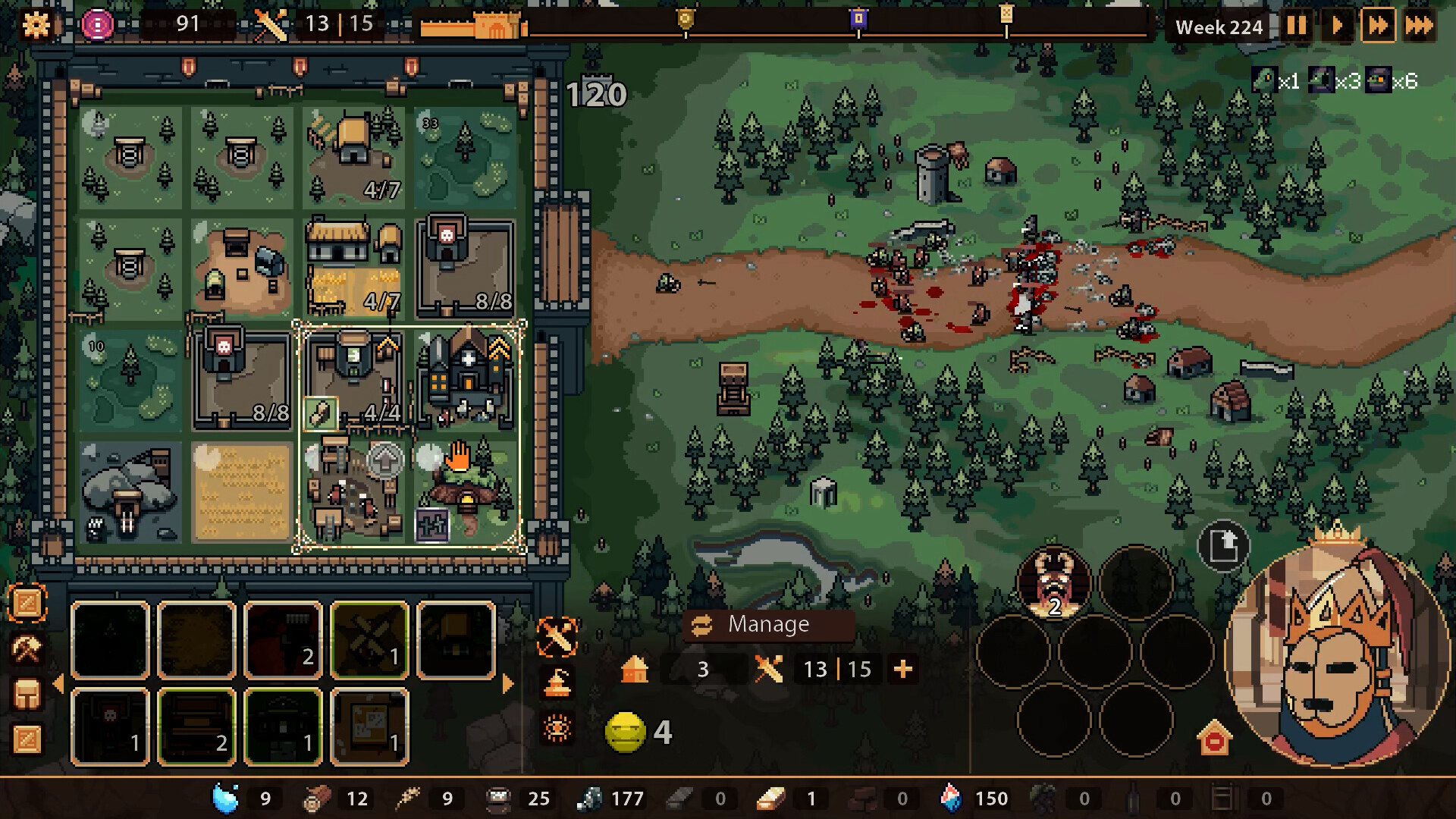1456x819 pixels.
Task: Open the helmet category tab
Action: [27, 694]
